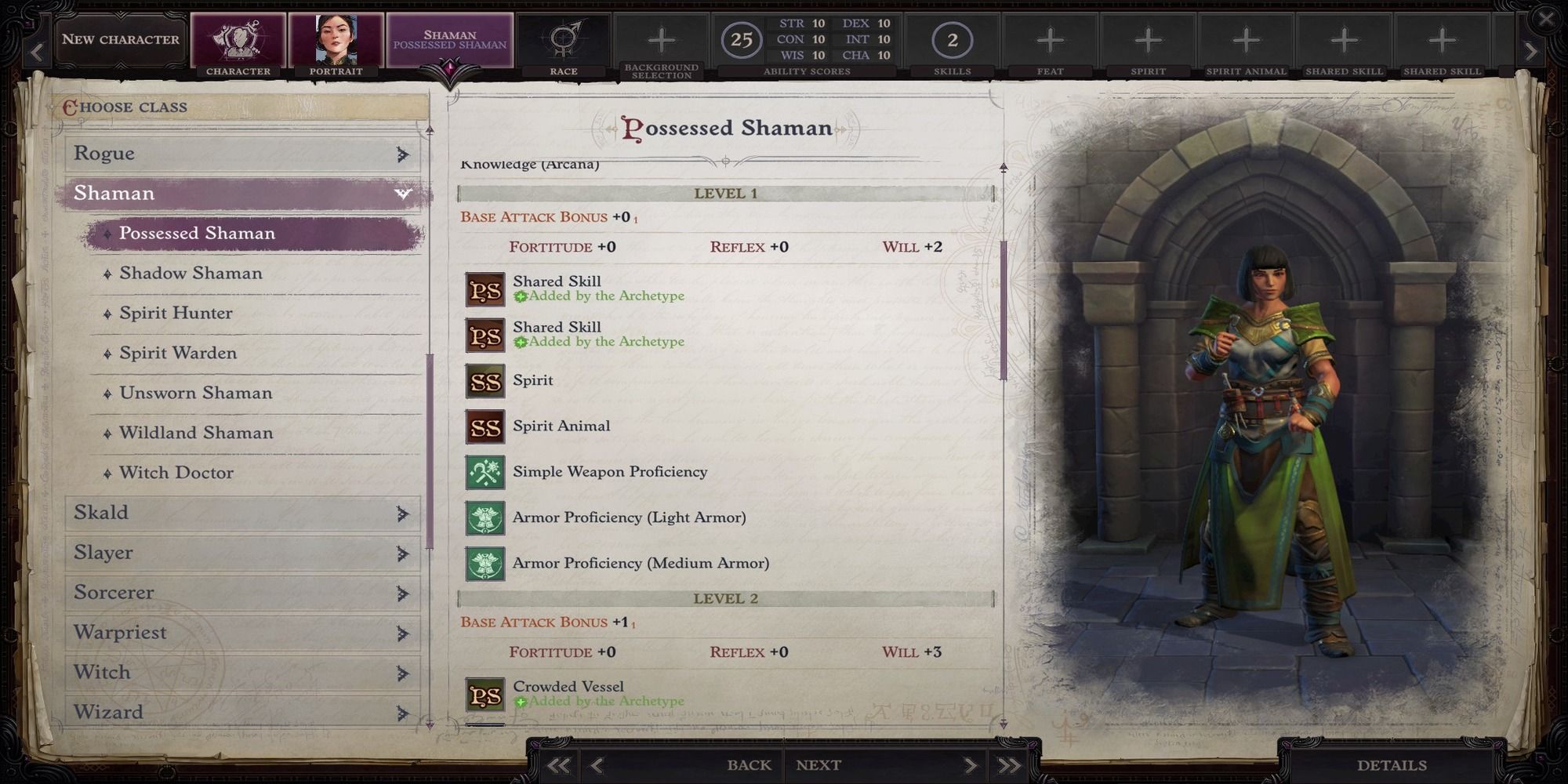Click the SS icon next to Spirit
The image size is (1568, 784).
(x=485, y=381)
